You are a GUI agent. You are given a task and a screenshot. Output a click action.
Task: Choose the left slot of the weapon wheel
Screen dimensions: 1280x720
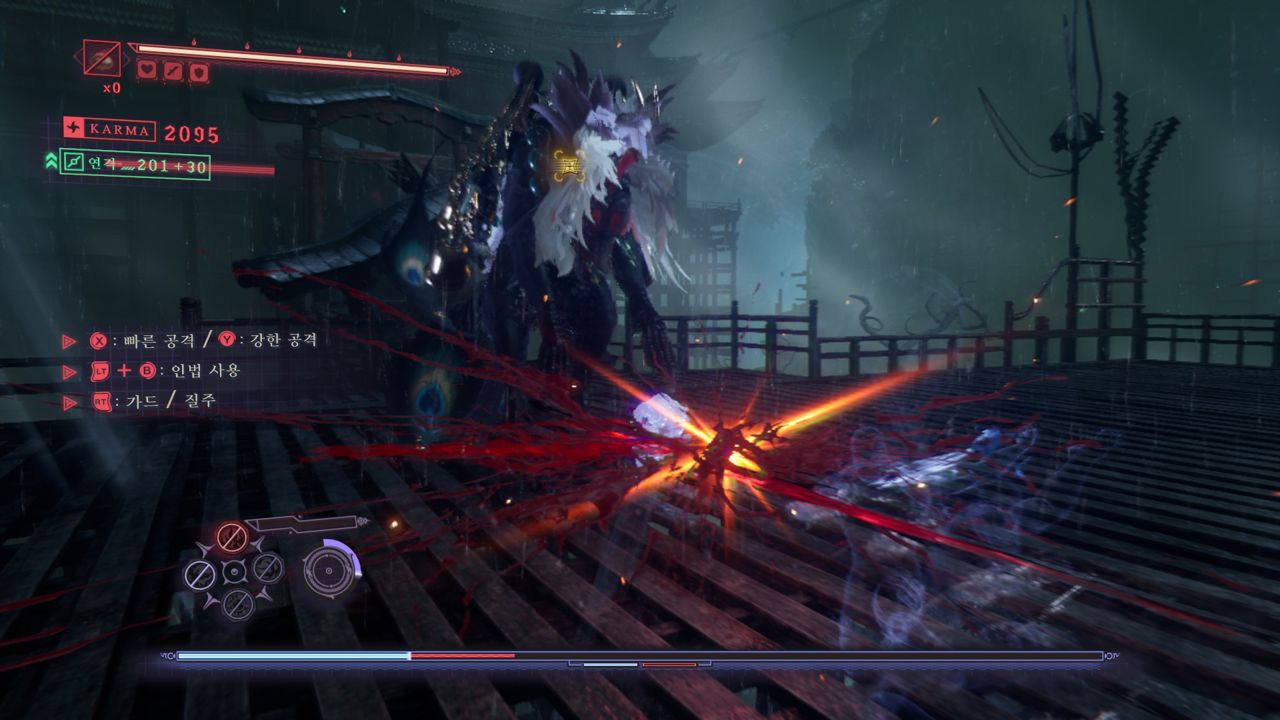[198, 573]
